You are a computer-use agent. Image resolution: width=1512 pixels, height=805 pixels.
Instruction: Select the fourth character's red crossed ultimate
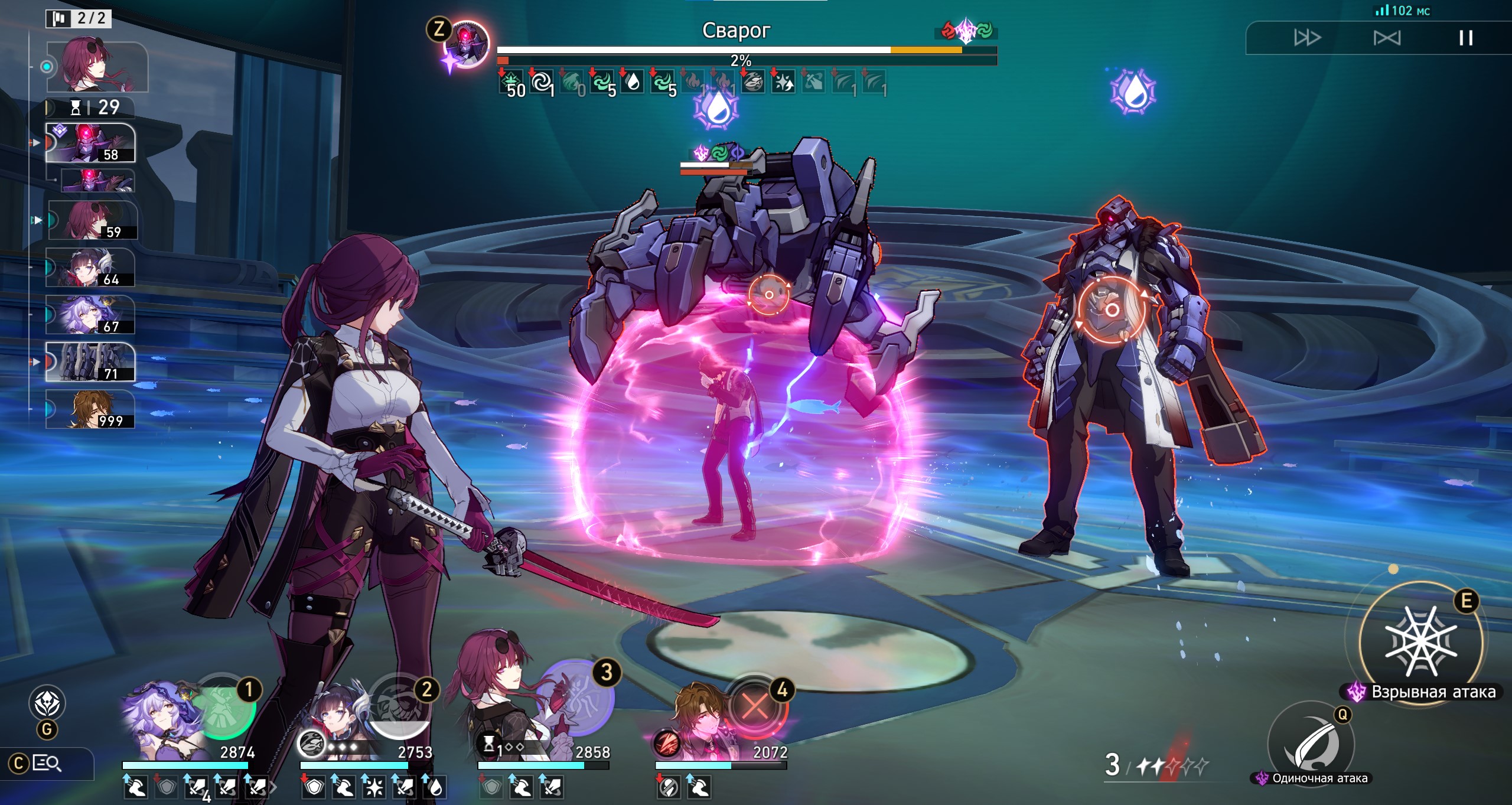[x=756, y=707]
